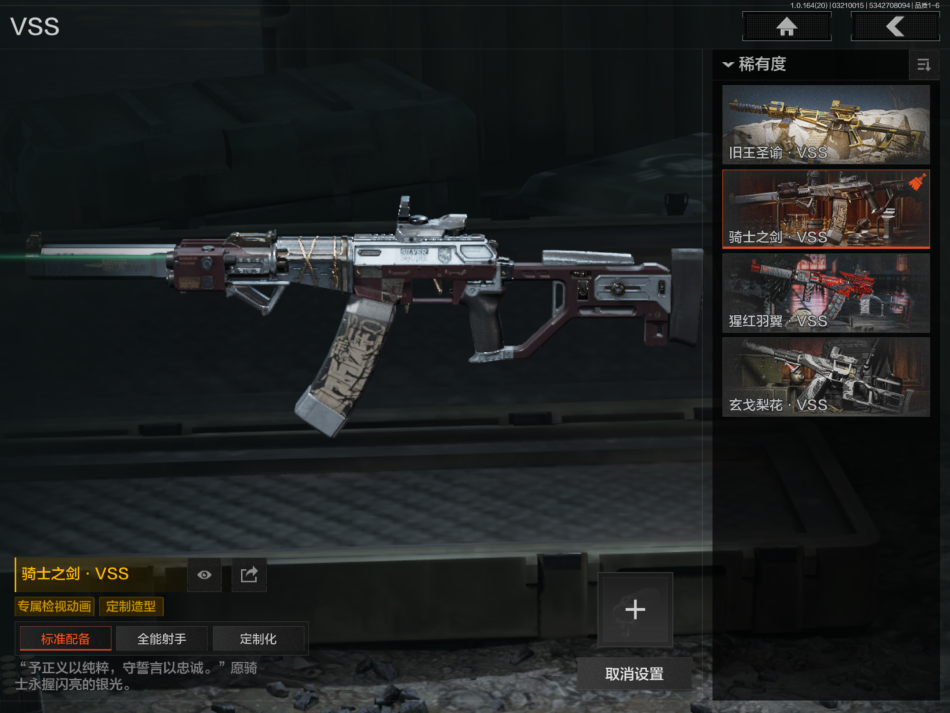Share the 骑士之剑 VSS skin
This screenshot has height=713, width=950.
tap(249, 575)
